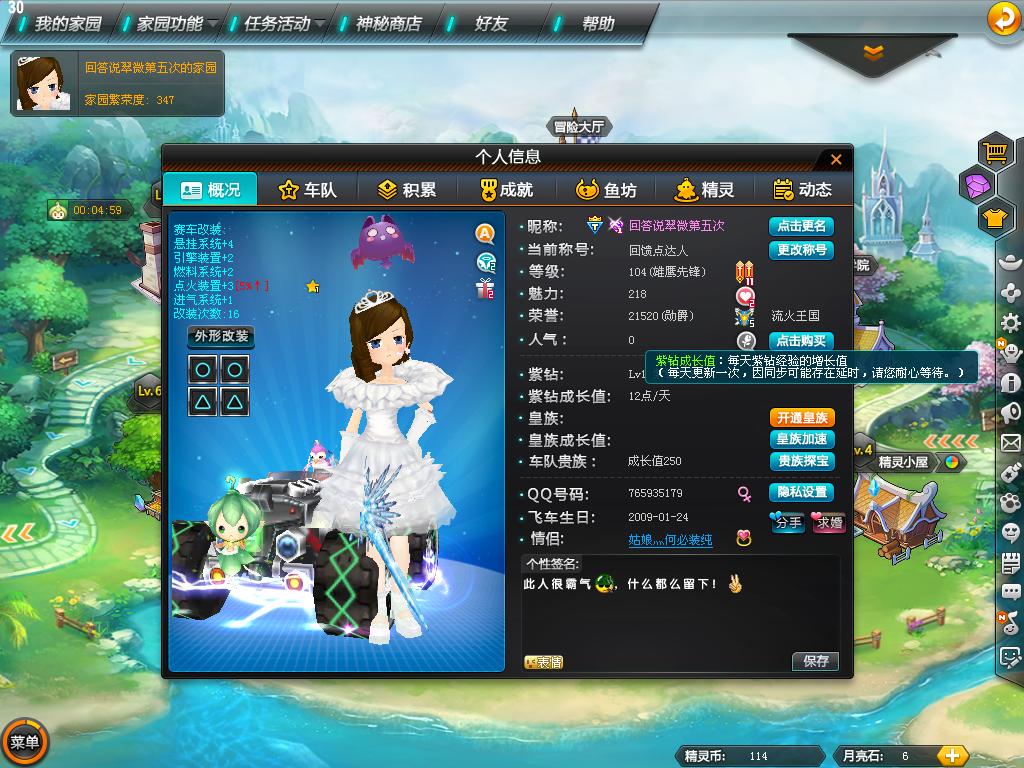Image resolution: width=1024 pixels, height=768 pixels.
Task: Open the shopping cart icon
Action: pos(995,152)
